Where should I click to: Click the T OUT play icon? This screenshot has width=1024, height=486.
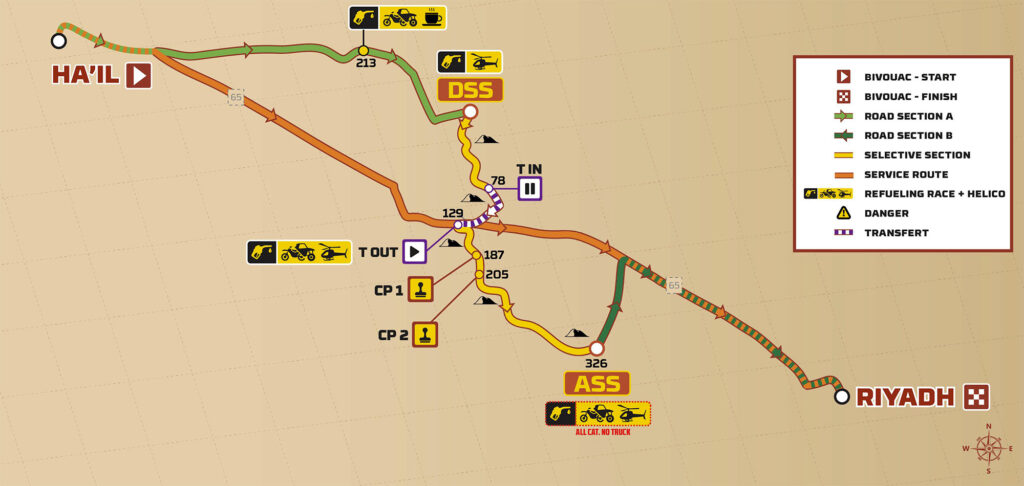(415, 251)
